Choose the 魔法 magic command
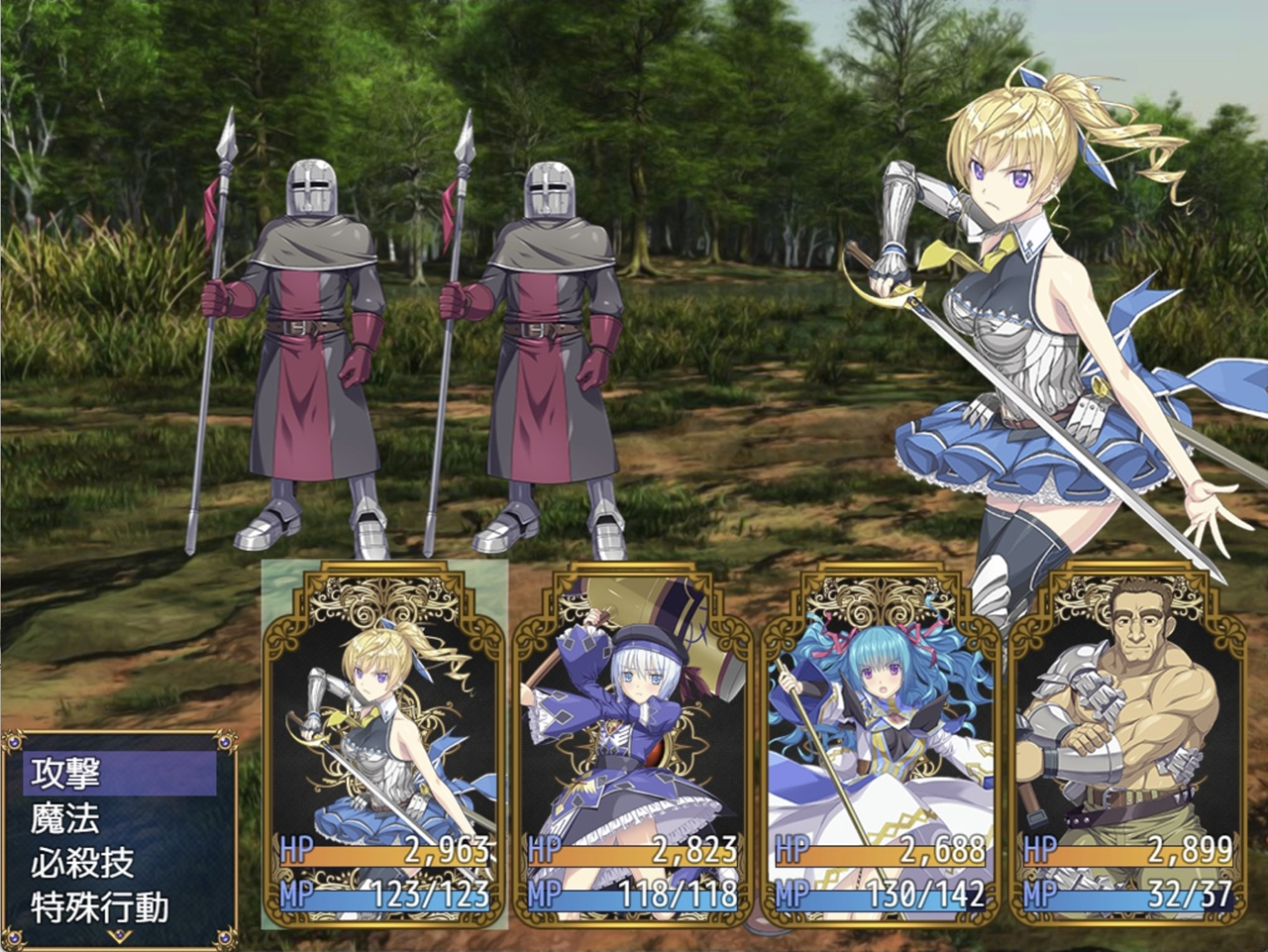 pos(119,818)
